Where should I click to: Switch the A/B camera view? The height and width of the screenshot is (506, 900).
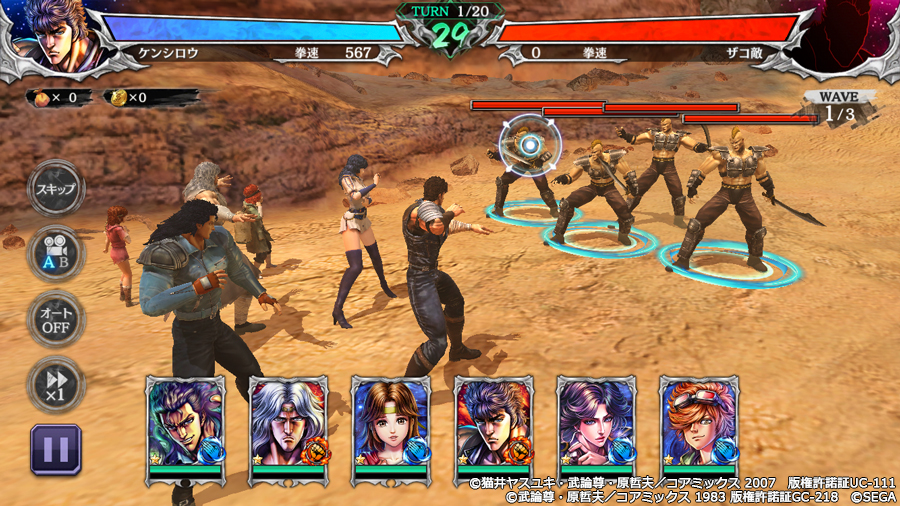[x=56, y=253]
